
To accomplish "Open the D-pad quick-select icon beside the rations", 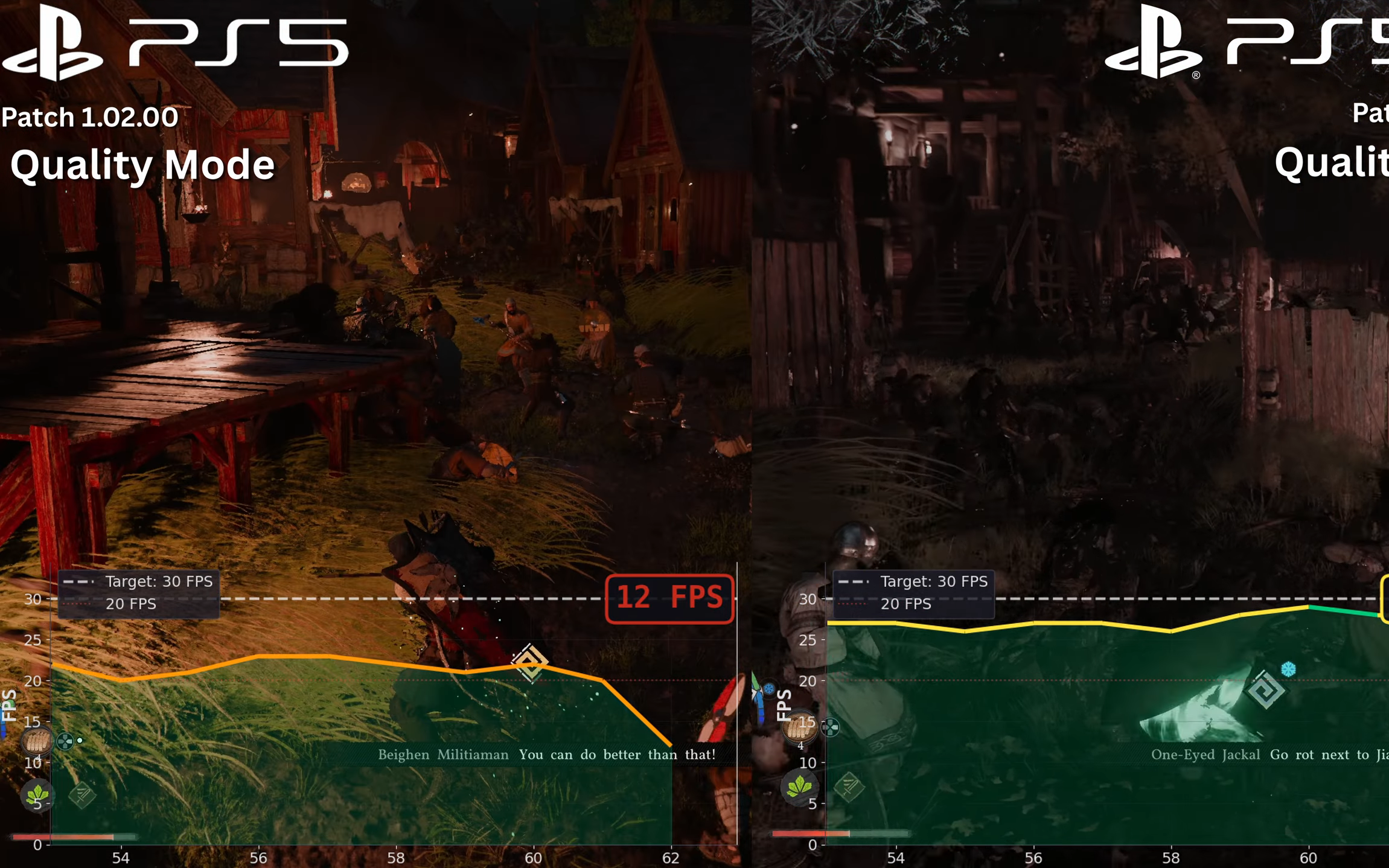I will click(x=65, y=741).
